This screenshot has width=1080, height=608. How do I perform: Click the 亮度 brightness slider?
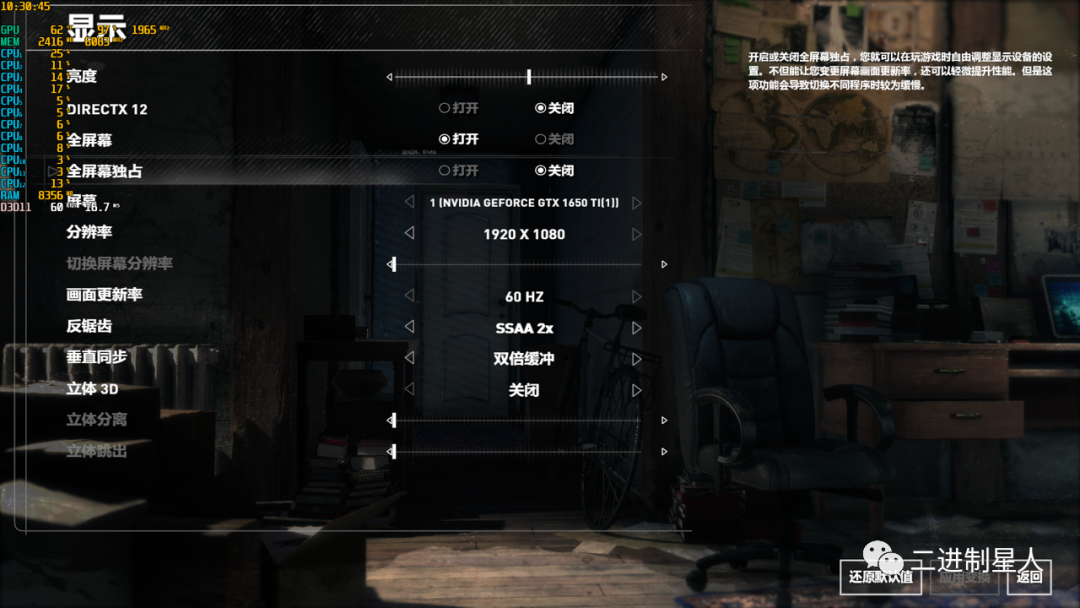point(527,77)
